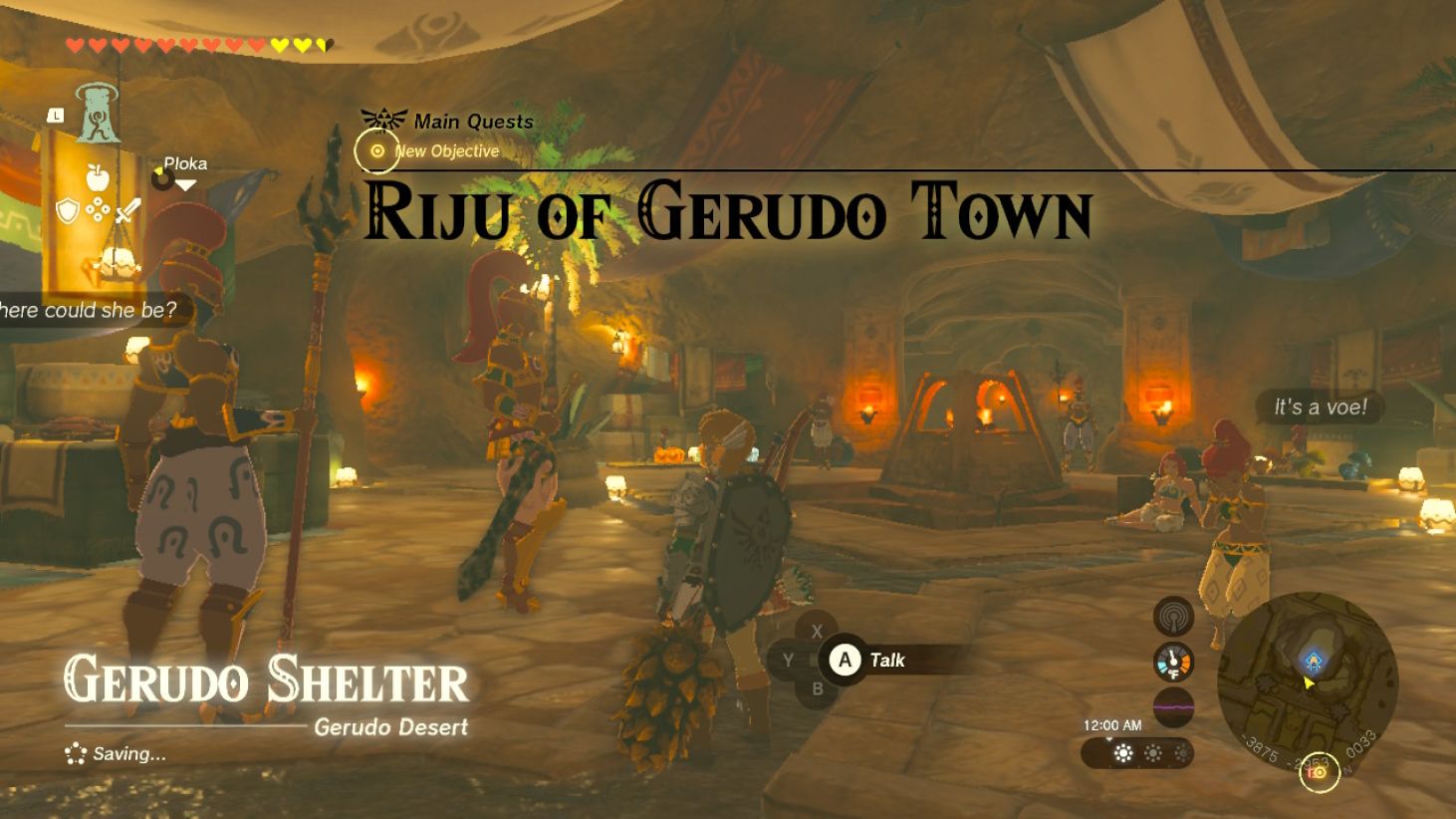Image resolution: width=1456 pixels, height=819 pixels.
Task: Open the shrine sensor icon above the minimap
Action: pyautogui.click(x=1173, y=616)
